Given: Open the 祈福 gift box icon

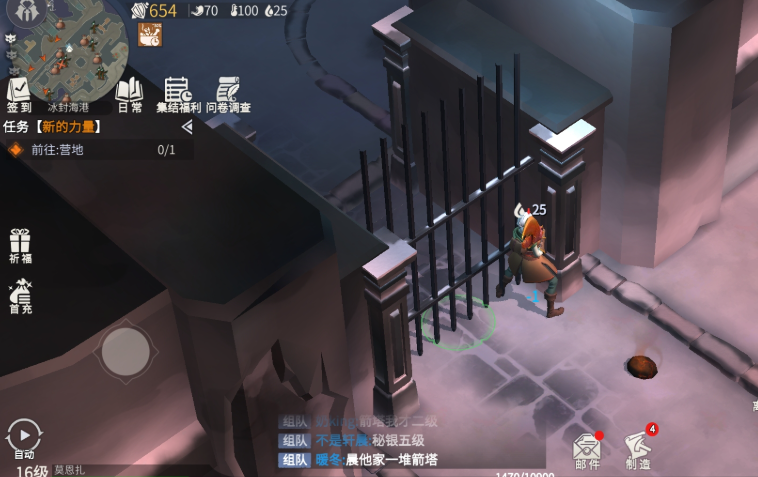Looking at the screenshot, I should click(20, 246).
